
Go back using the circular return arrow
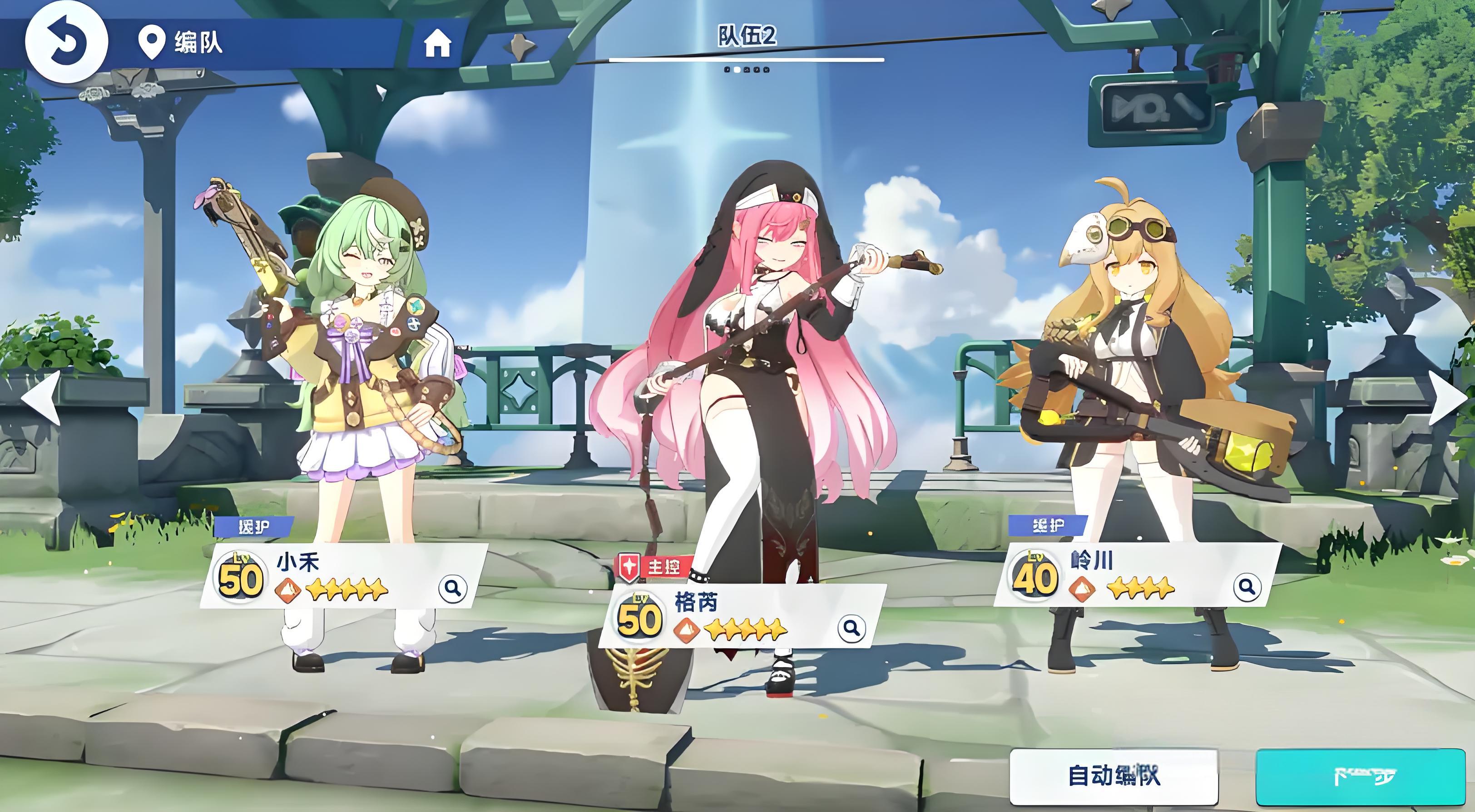pos(66,42)
